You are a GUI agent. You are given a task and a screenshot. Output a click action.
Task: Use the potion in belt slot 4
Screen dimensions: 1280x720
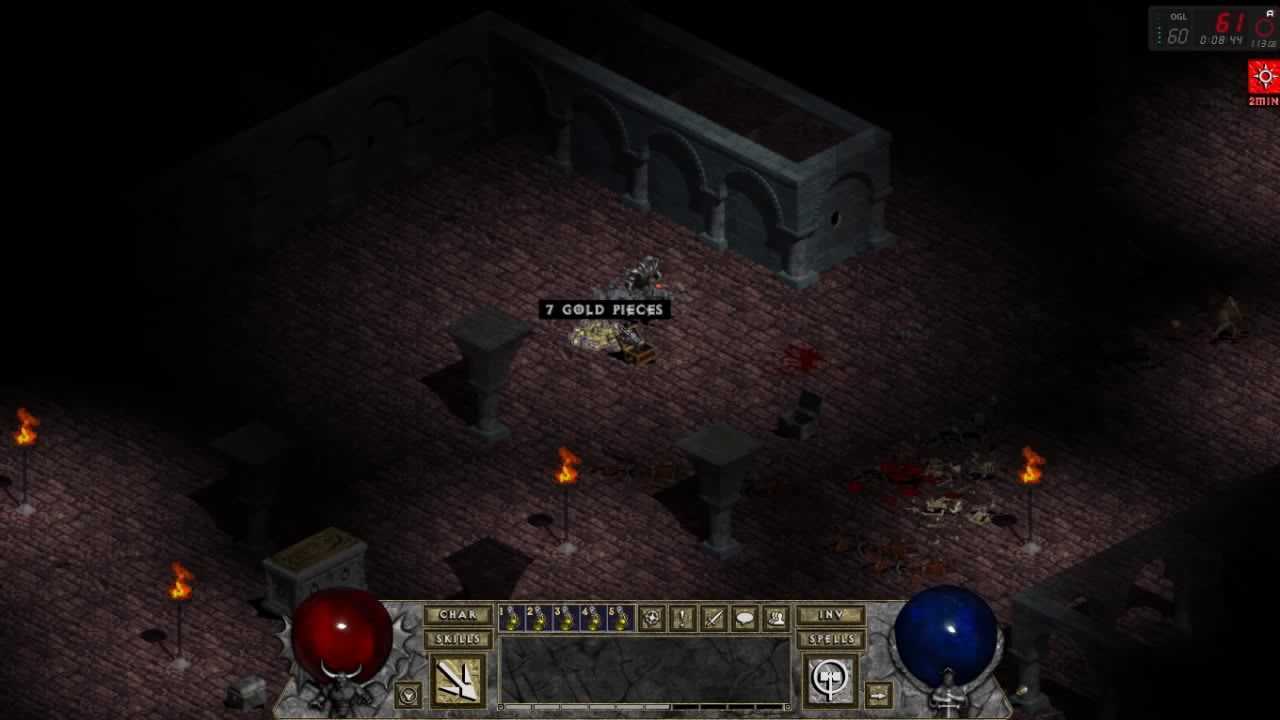(x=593, y=619)
